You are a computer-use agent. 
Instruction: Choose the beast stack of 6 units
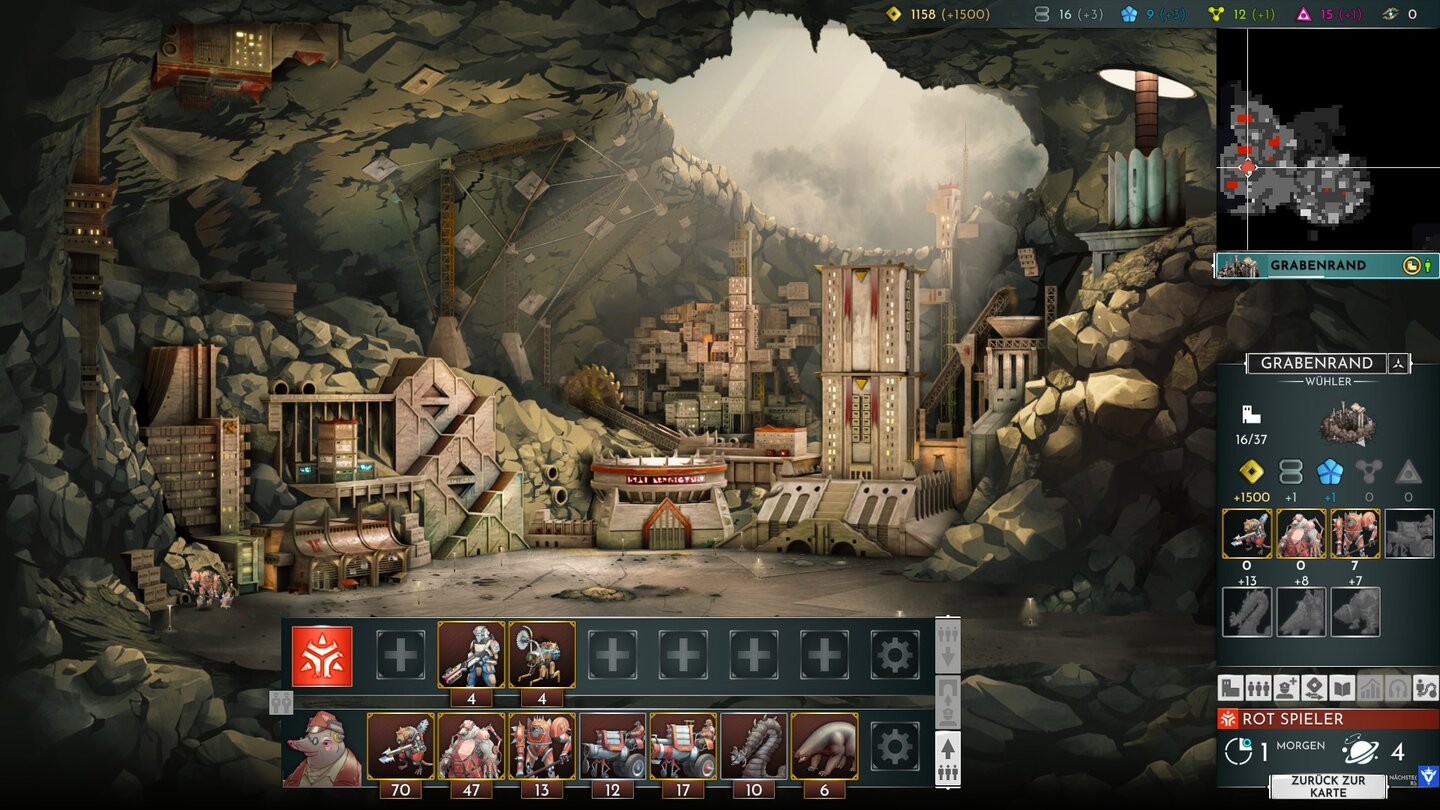[824, 747]
